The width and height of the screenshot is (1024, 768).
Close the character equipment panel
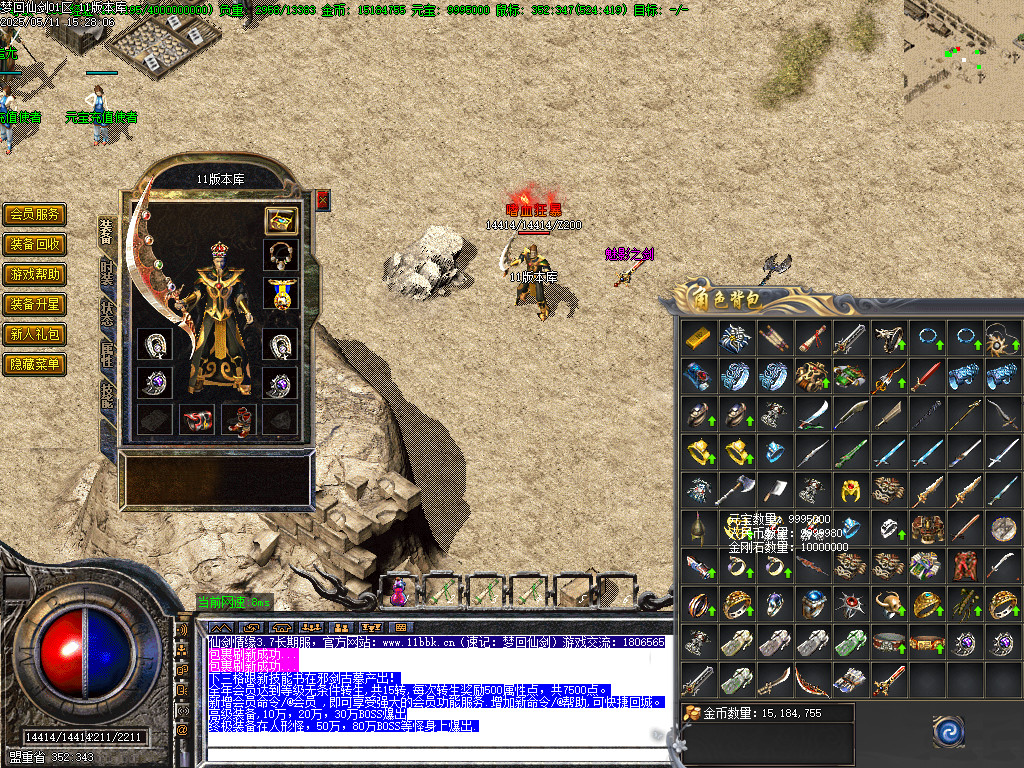pyautogui.click(x=322, y=200)
